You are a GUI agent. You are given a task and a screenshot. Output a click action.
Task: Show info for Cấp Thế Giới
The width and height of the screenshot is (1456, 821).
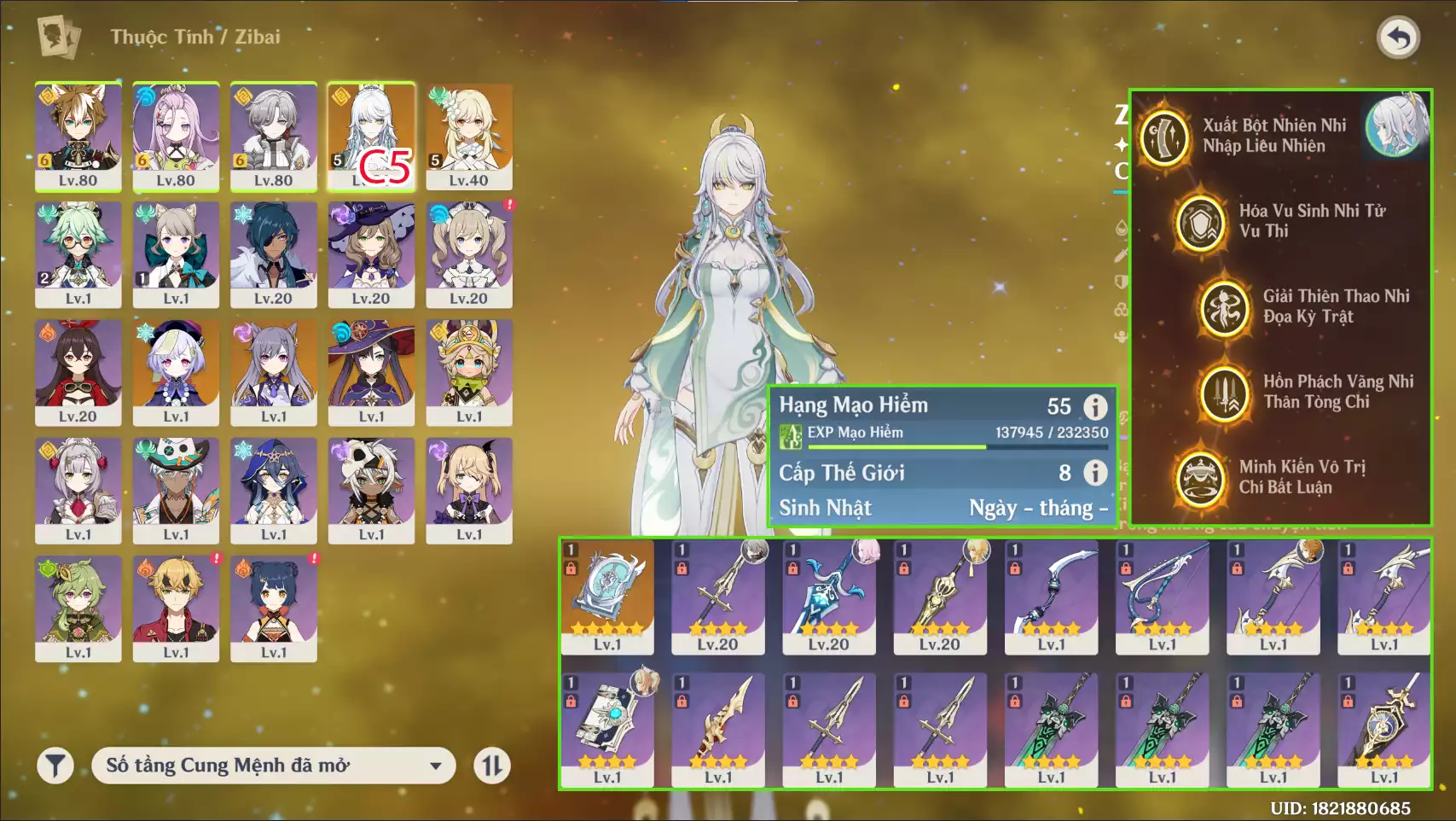(x=1095, y=473)
